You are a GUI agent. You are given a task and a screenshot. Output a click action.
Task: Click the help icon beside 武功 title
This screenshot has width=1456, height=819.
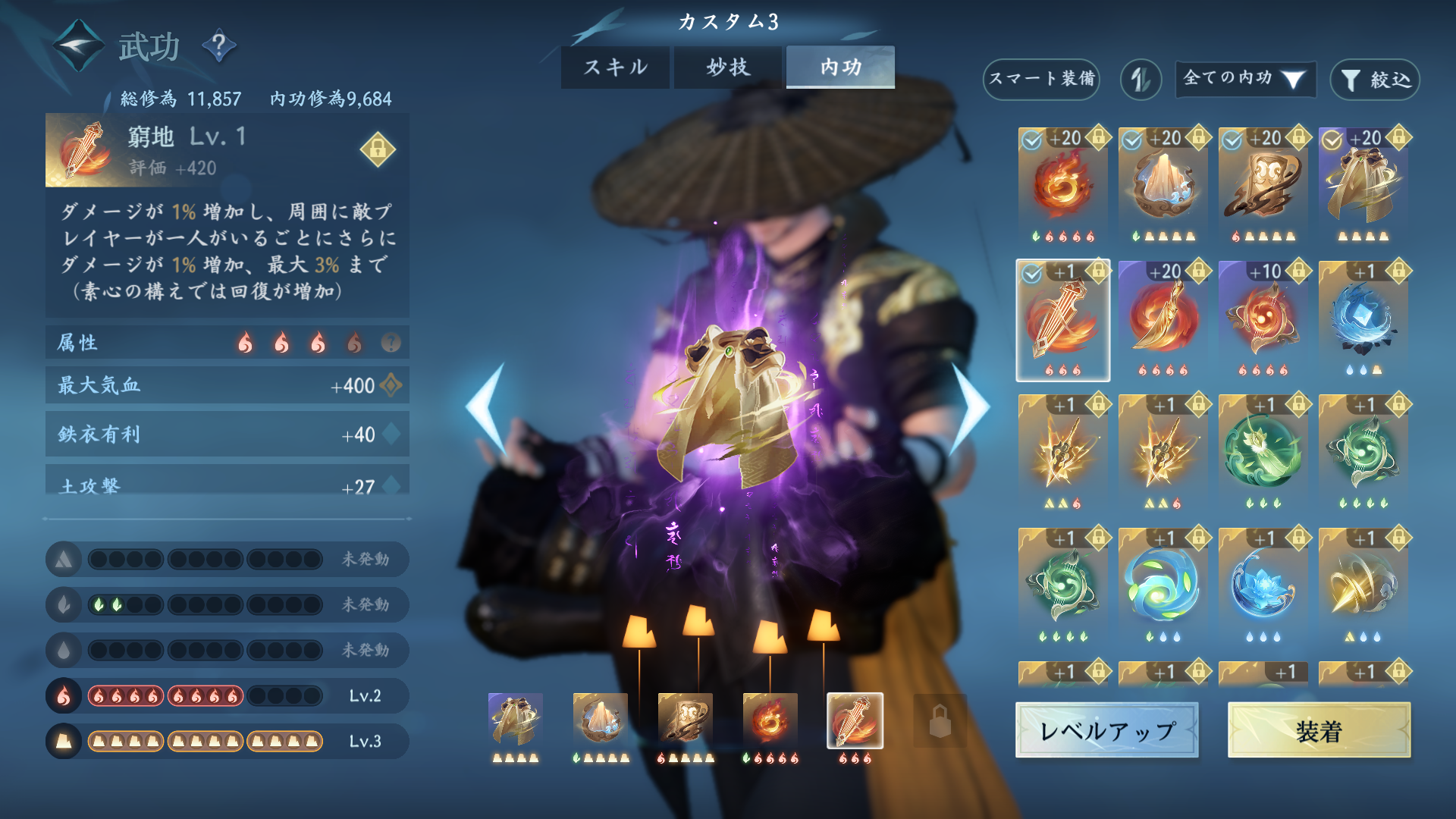pyautogui.click(x=219, y=45)
